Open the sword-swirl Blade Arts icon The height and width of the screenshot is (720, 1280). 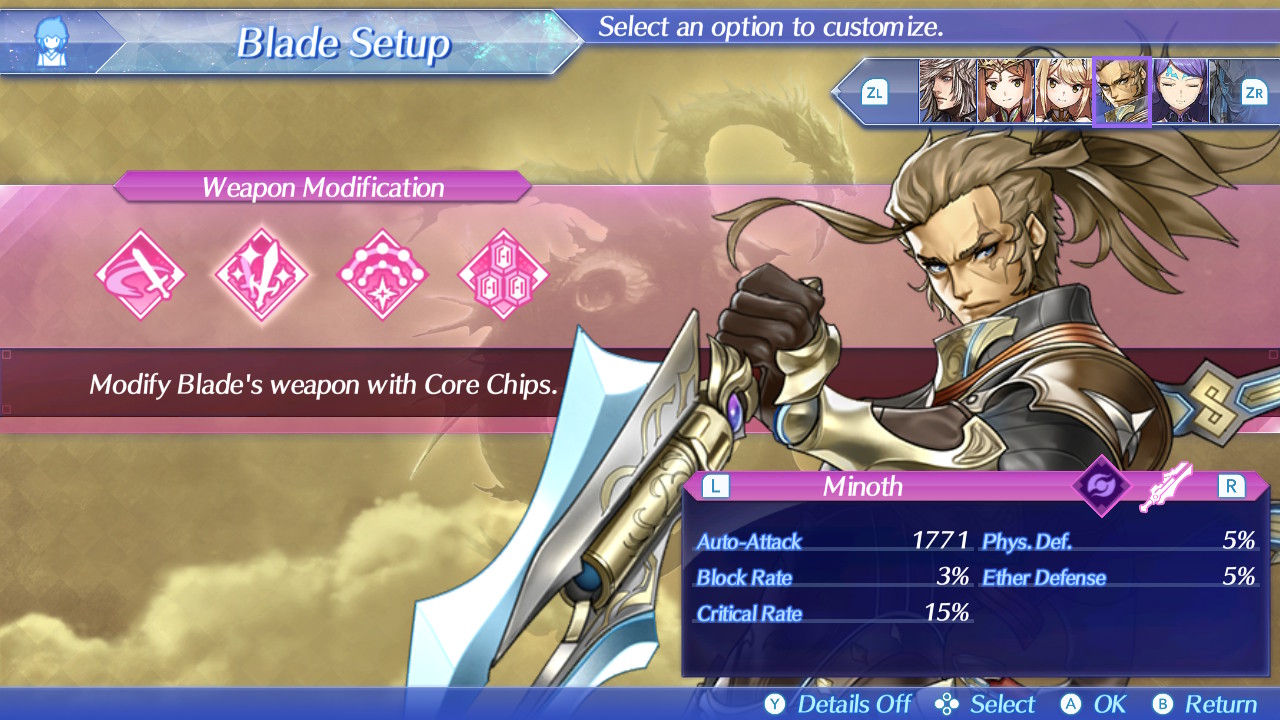coord(141,275)
